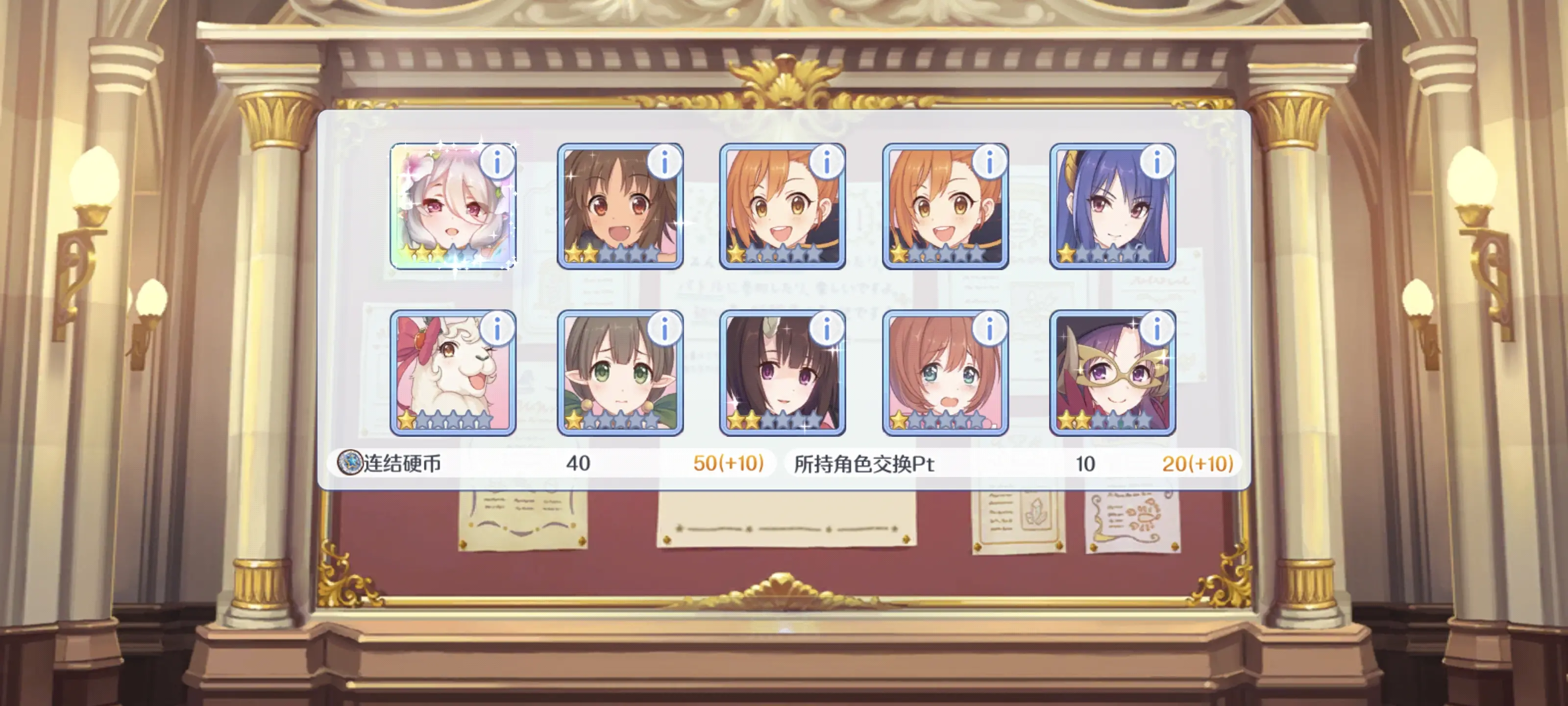The height and width of the screenshot is (706, 1568).
Task: Open the blue-haired girl's info button
Action: tap(1157, 162)
